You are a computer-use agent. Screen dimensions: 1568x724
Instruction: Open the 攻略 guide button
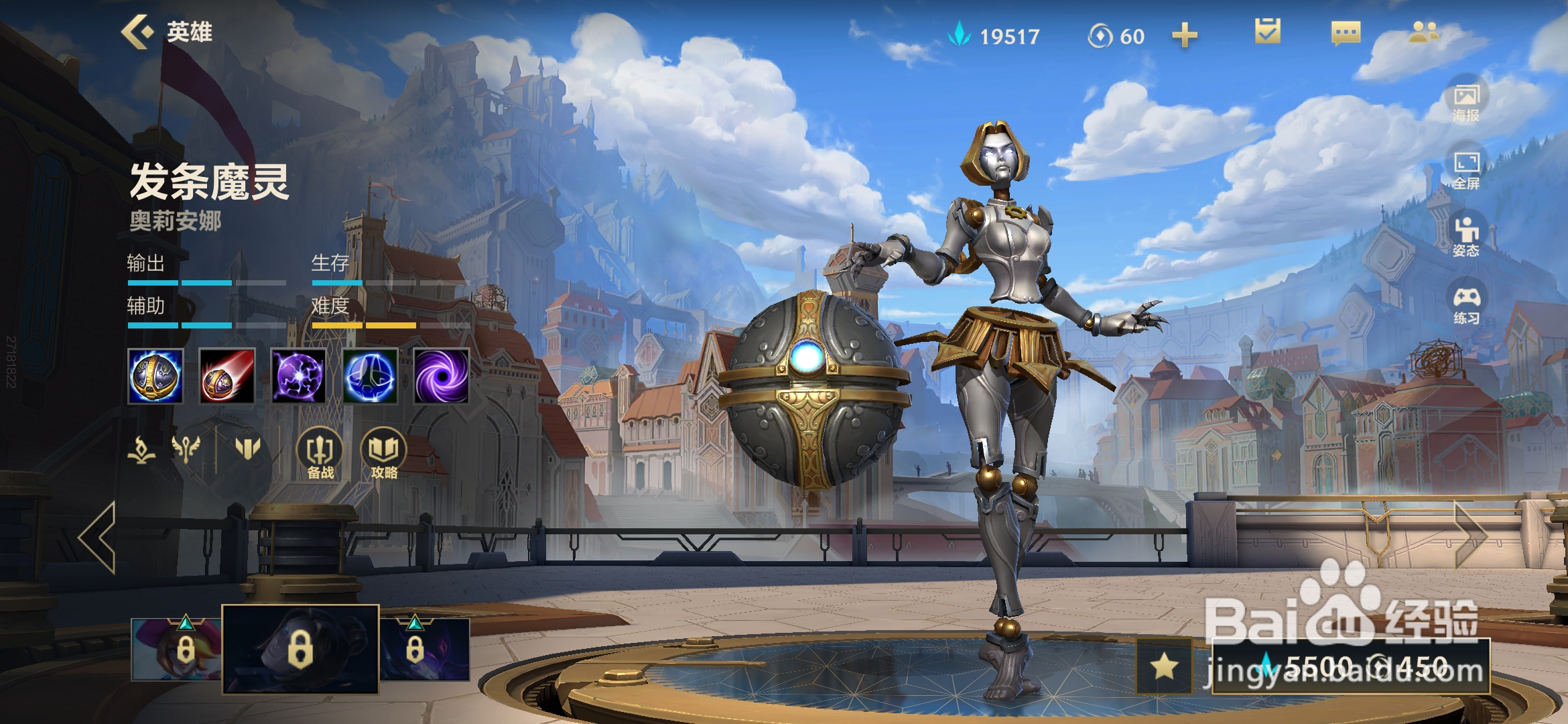pyautogui.click(x=384, y=454)
